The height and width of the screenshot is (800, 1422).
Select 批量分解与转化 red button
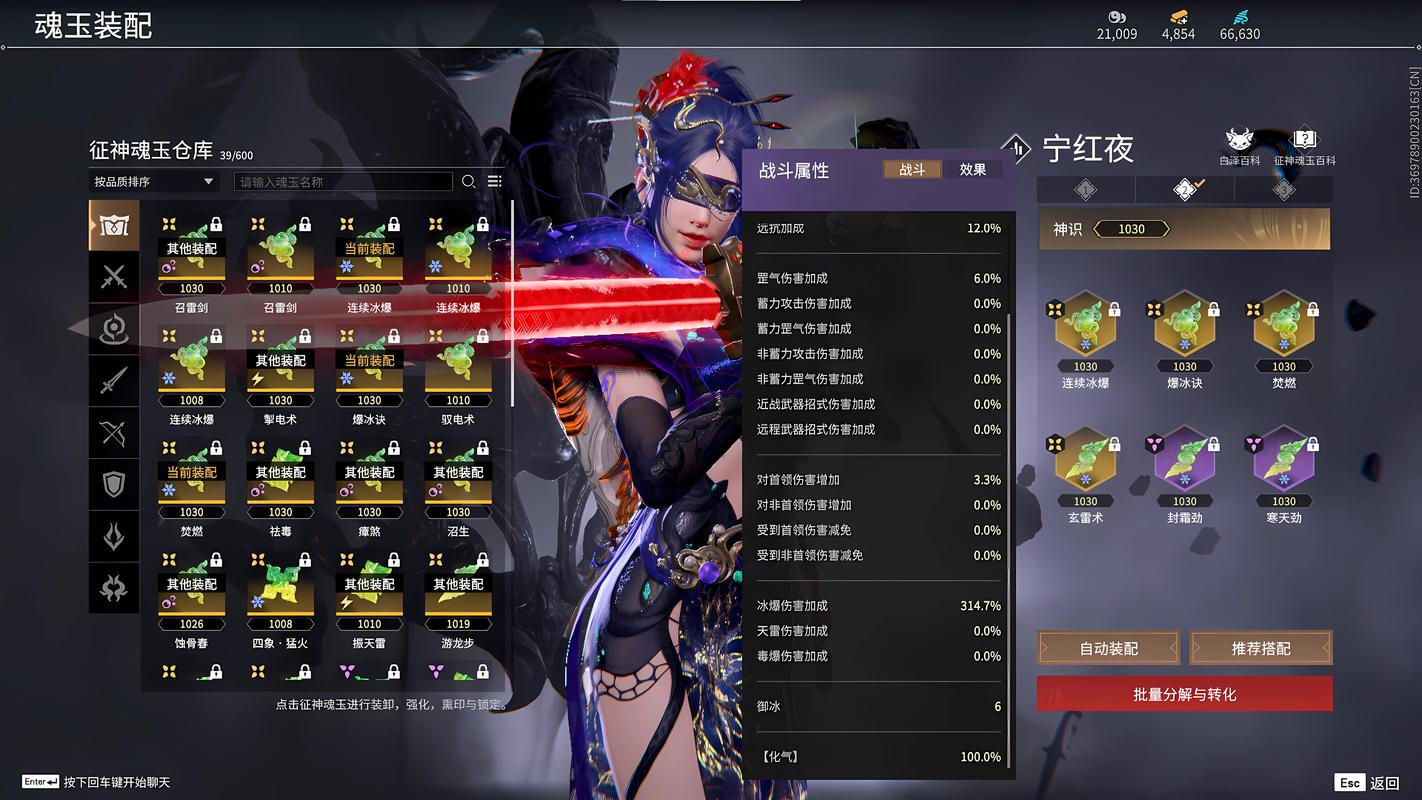[x=1184, y=694]
